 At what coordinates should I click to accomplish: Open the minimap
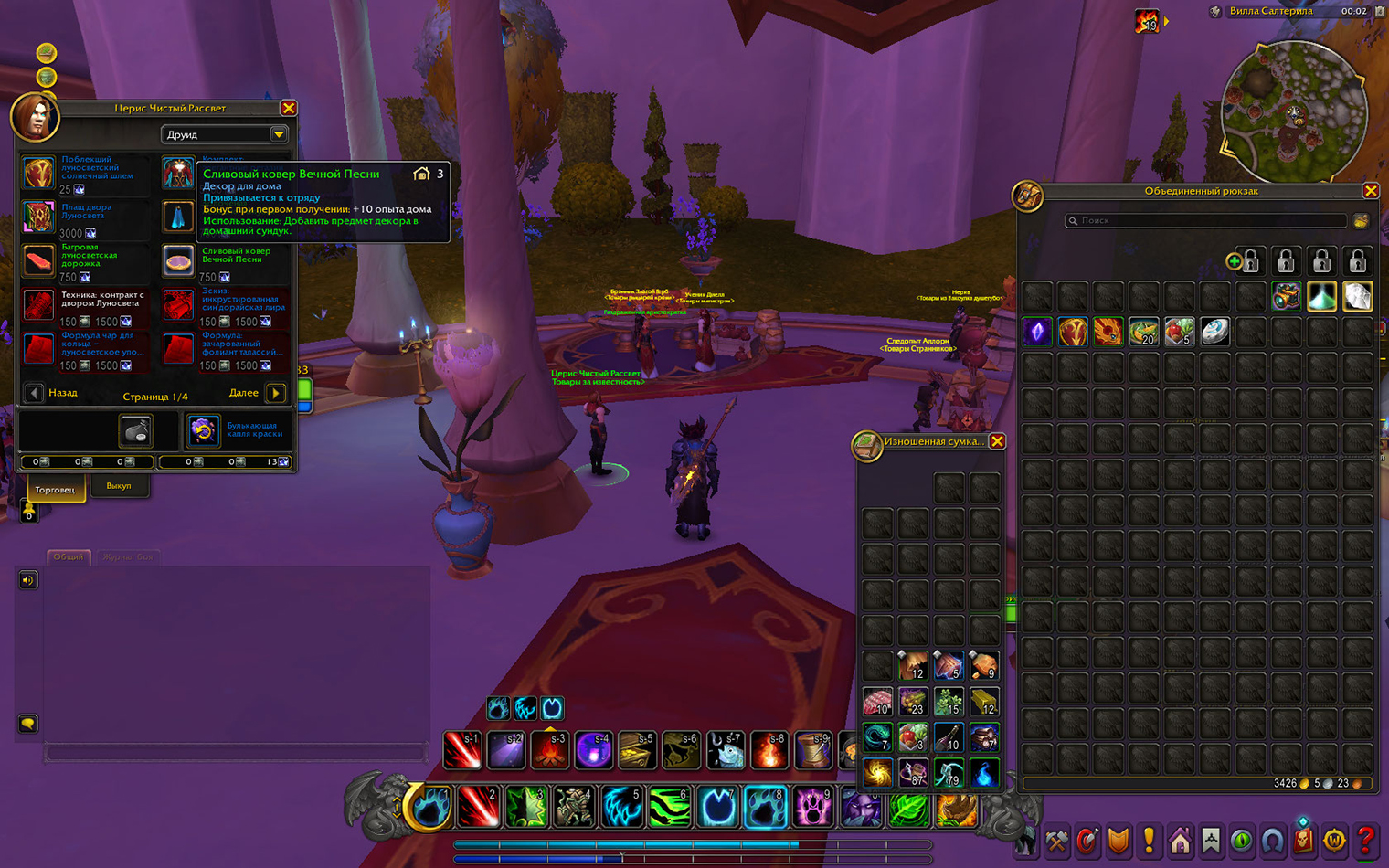point(1294,111)
